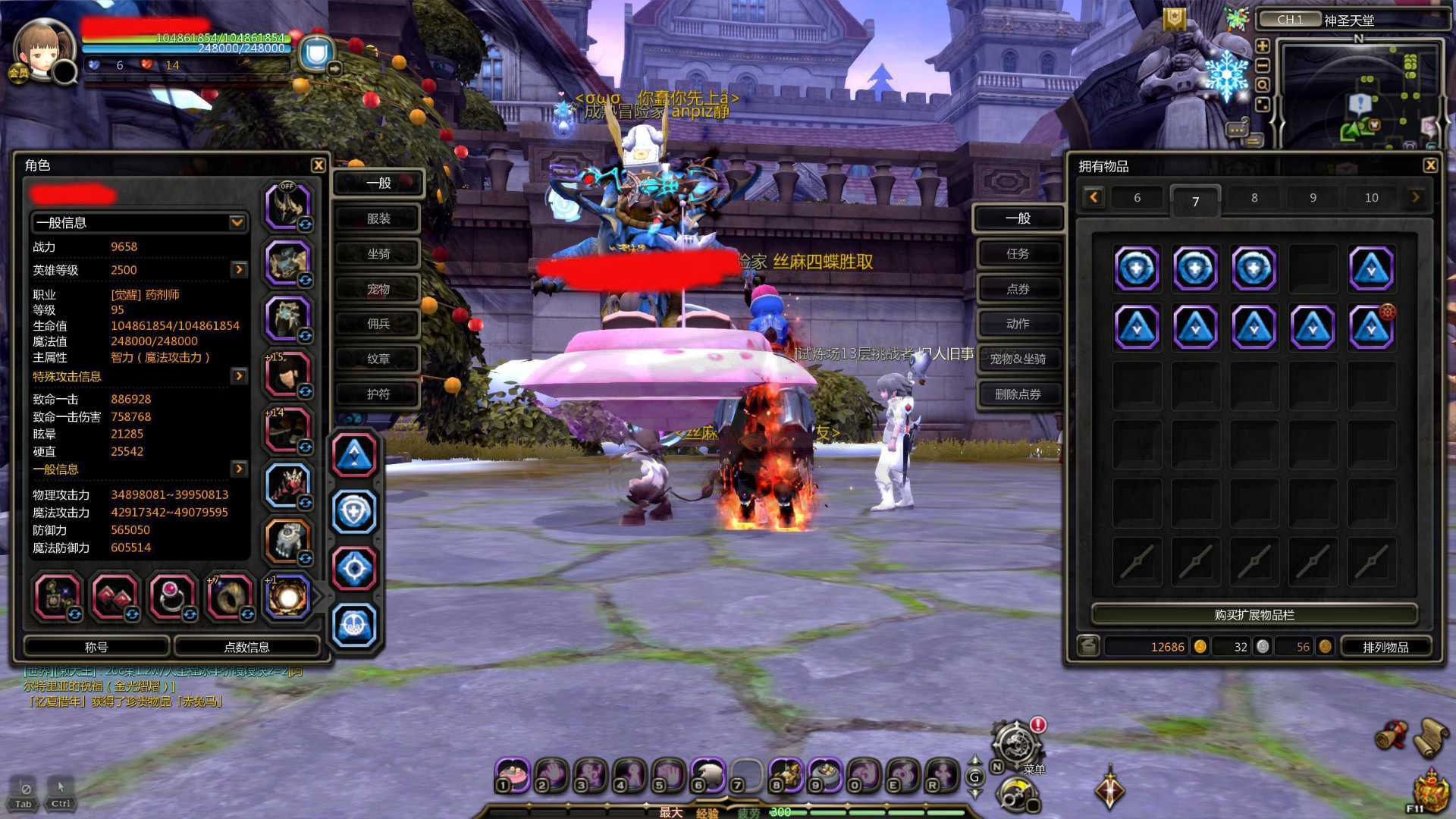Switch to the 坐骑 mount tab
This screenshot has width=1456, height=819.
point(378,254)
